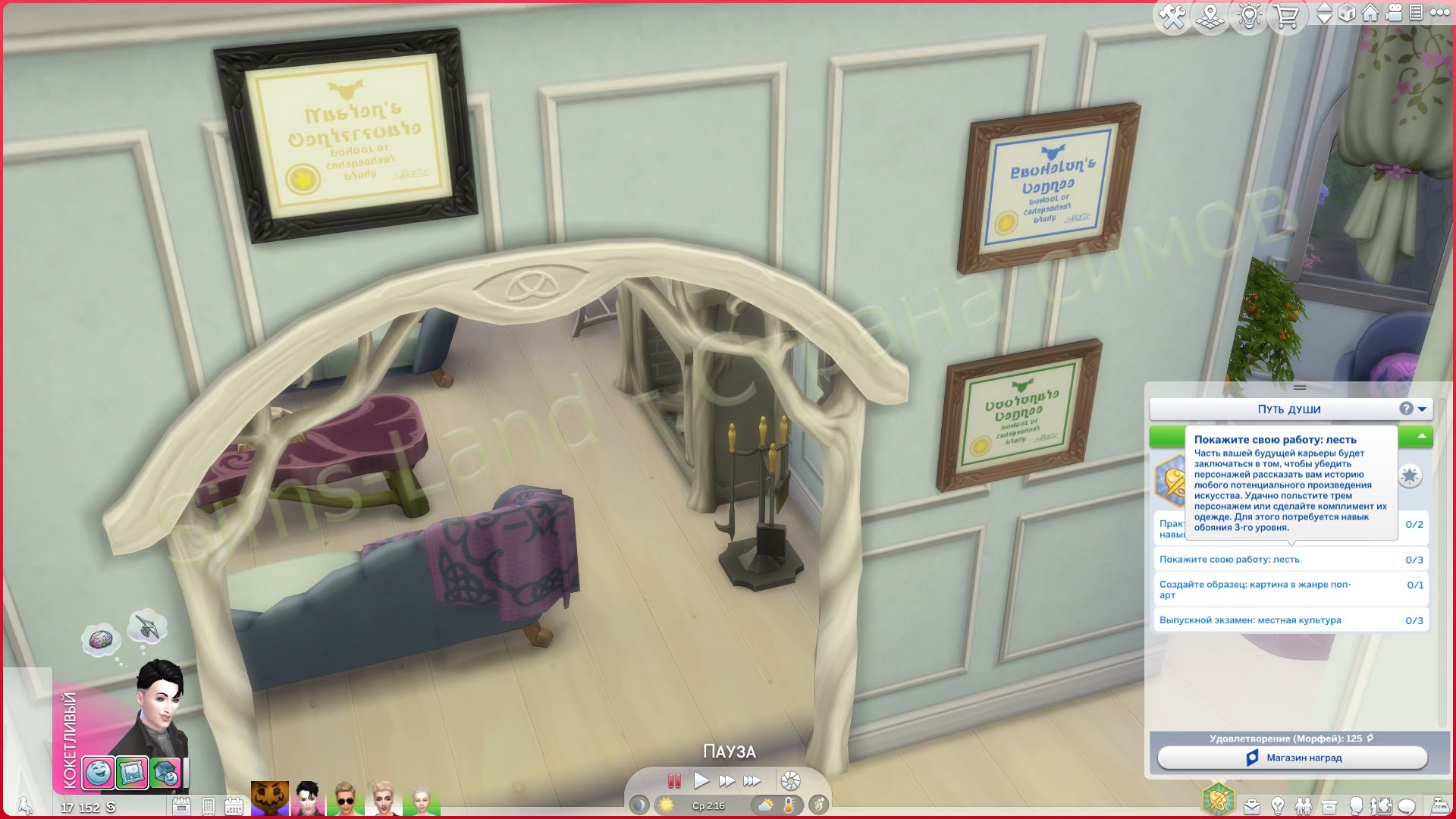The image size is (1456, 819).
Task: Open the Магазин наград rewards store
Action: [x=1292, y=758]
